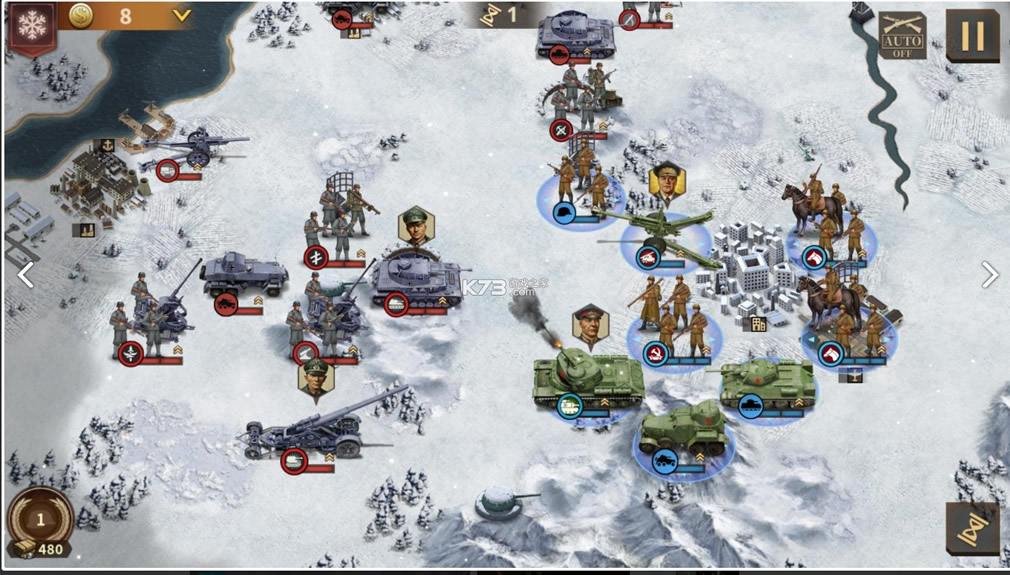The width and height of the screenshot is (1010, 575).
Task: Open the snowflake weather indicator
Action: pos(31,24)
